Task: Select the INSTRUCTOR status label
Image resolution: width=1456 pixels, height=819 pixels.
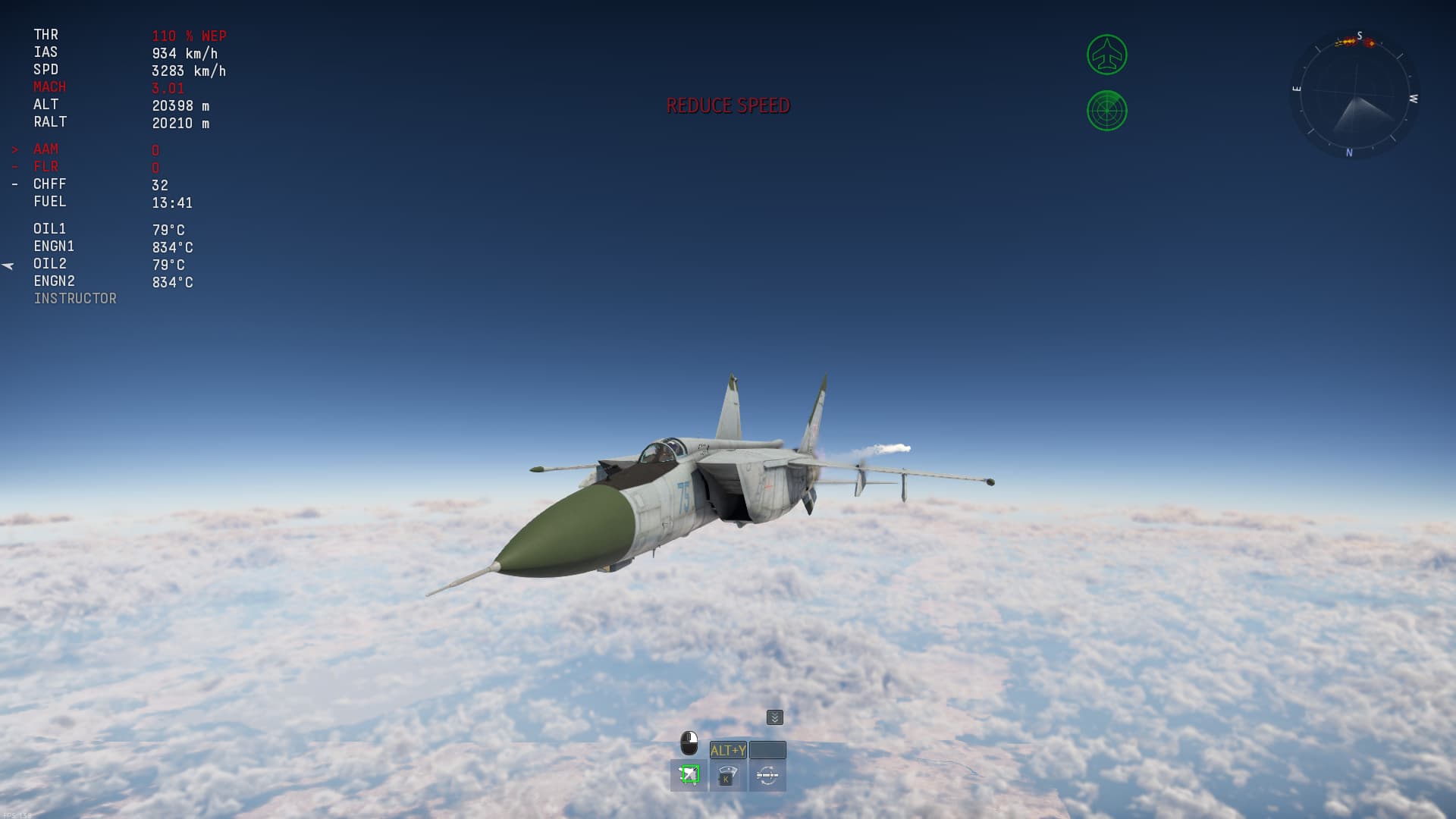Action: [76, 298]
